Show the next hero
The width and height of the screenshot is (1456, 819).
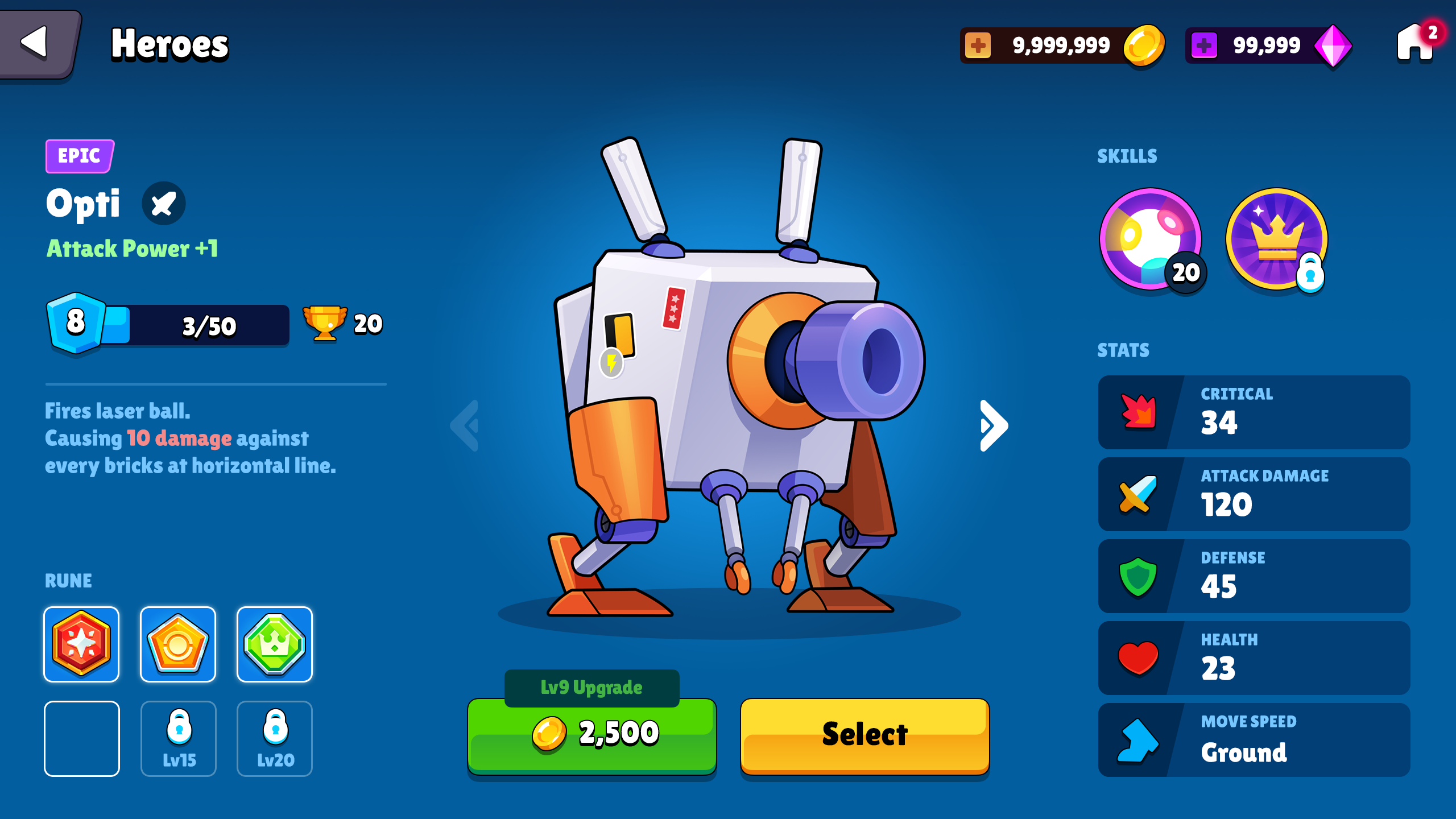pos(994,425)
